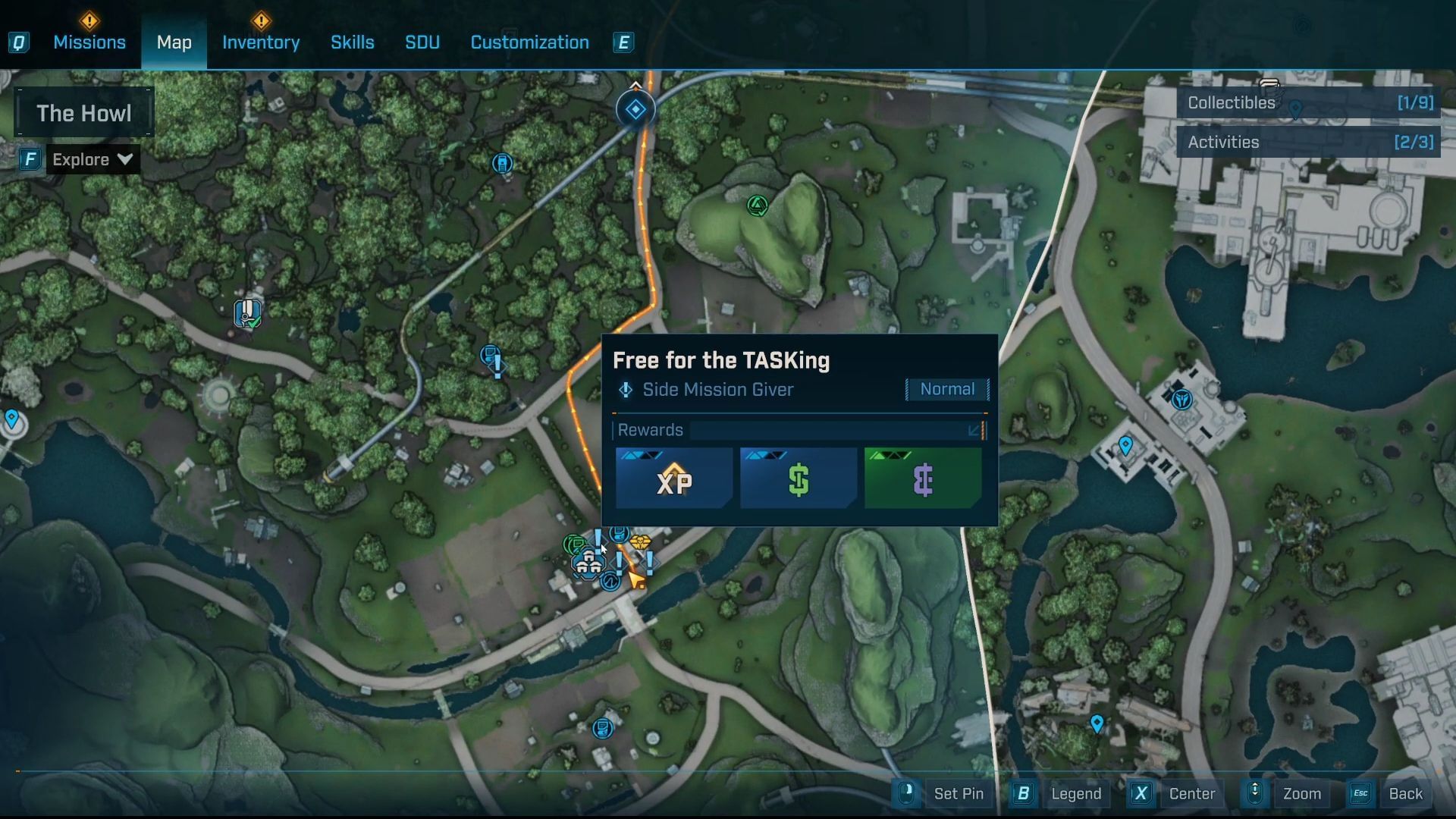
Task: Select the purple Eridium reward tile
Action: click(923, 479)
